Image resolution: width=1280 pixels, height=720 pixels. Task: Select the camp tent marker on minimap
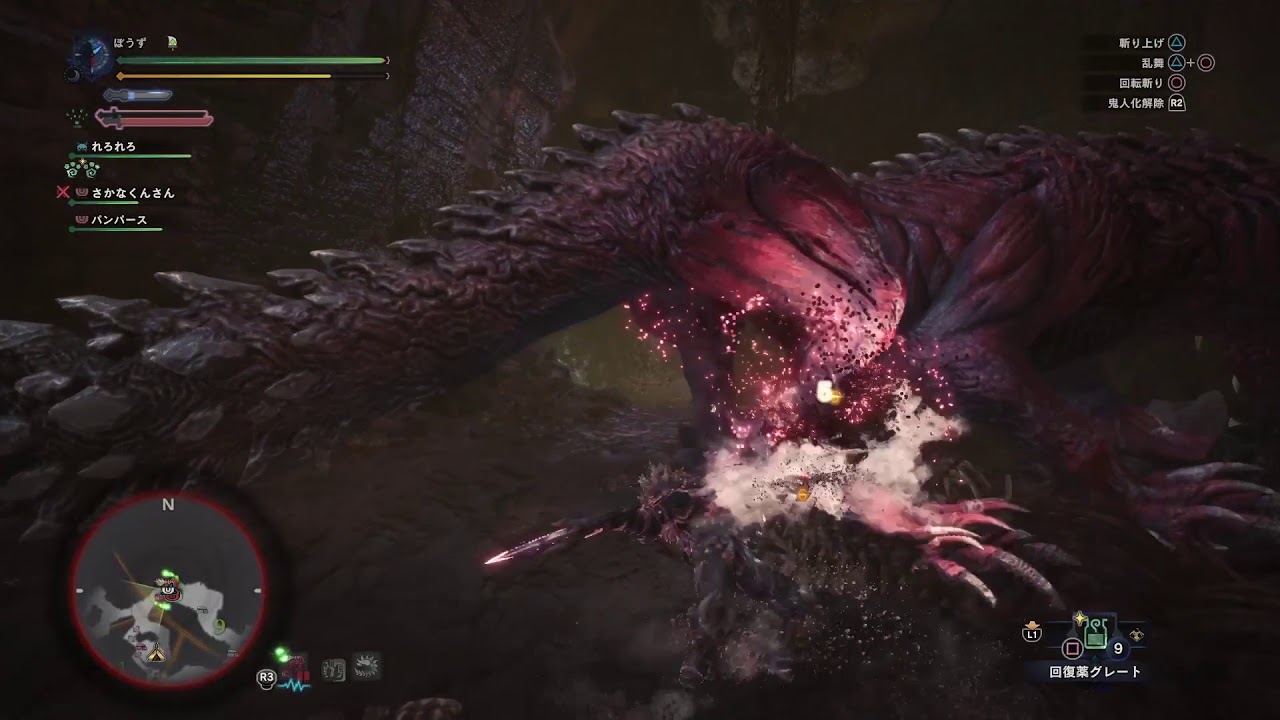pos(156,653)
